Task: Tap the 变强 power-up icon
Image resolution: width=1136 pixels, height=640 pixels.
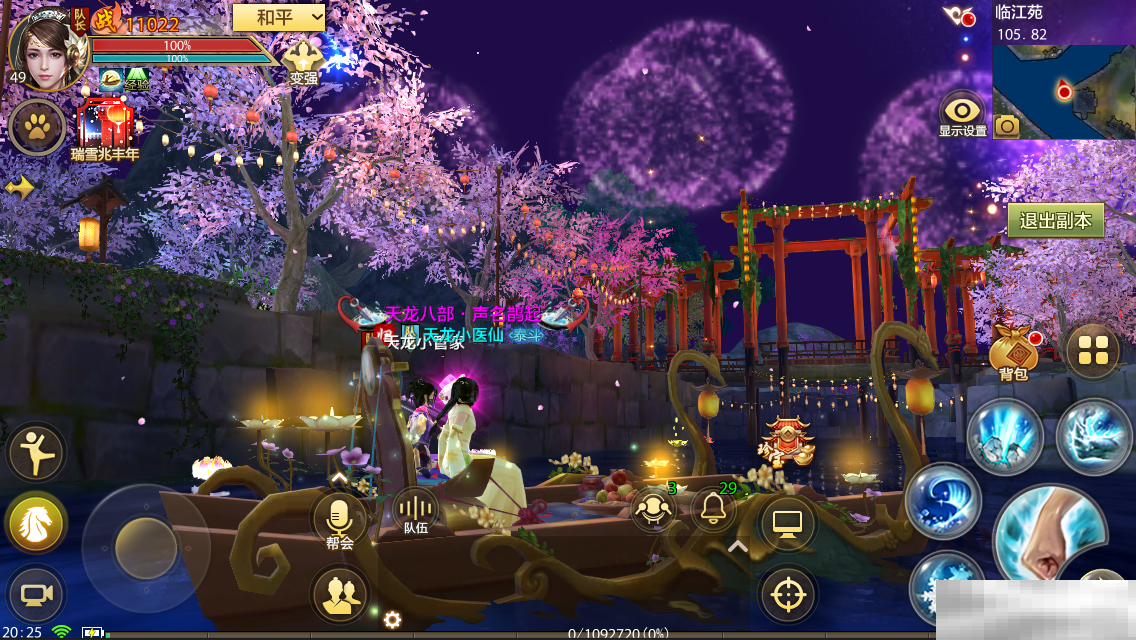Action: (303, 58)
